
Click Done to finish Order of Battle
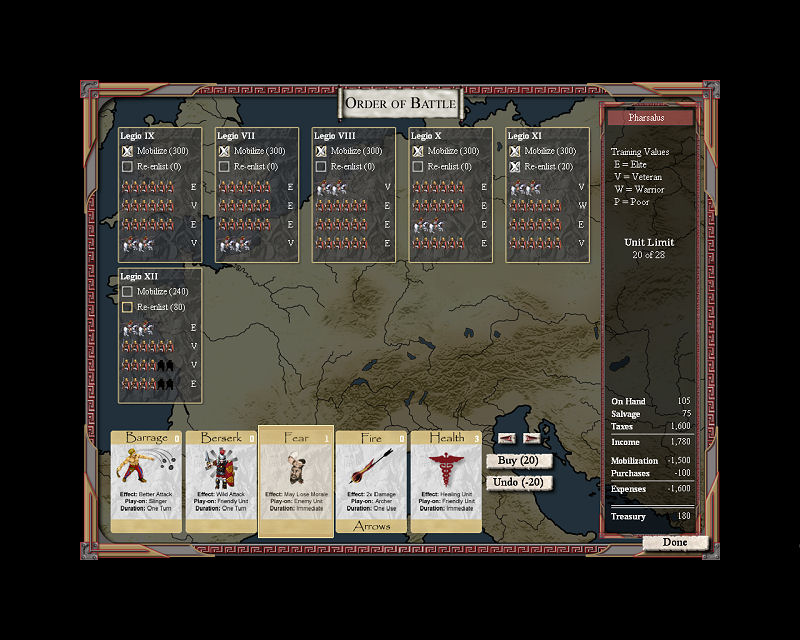675,543
